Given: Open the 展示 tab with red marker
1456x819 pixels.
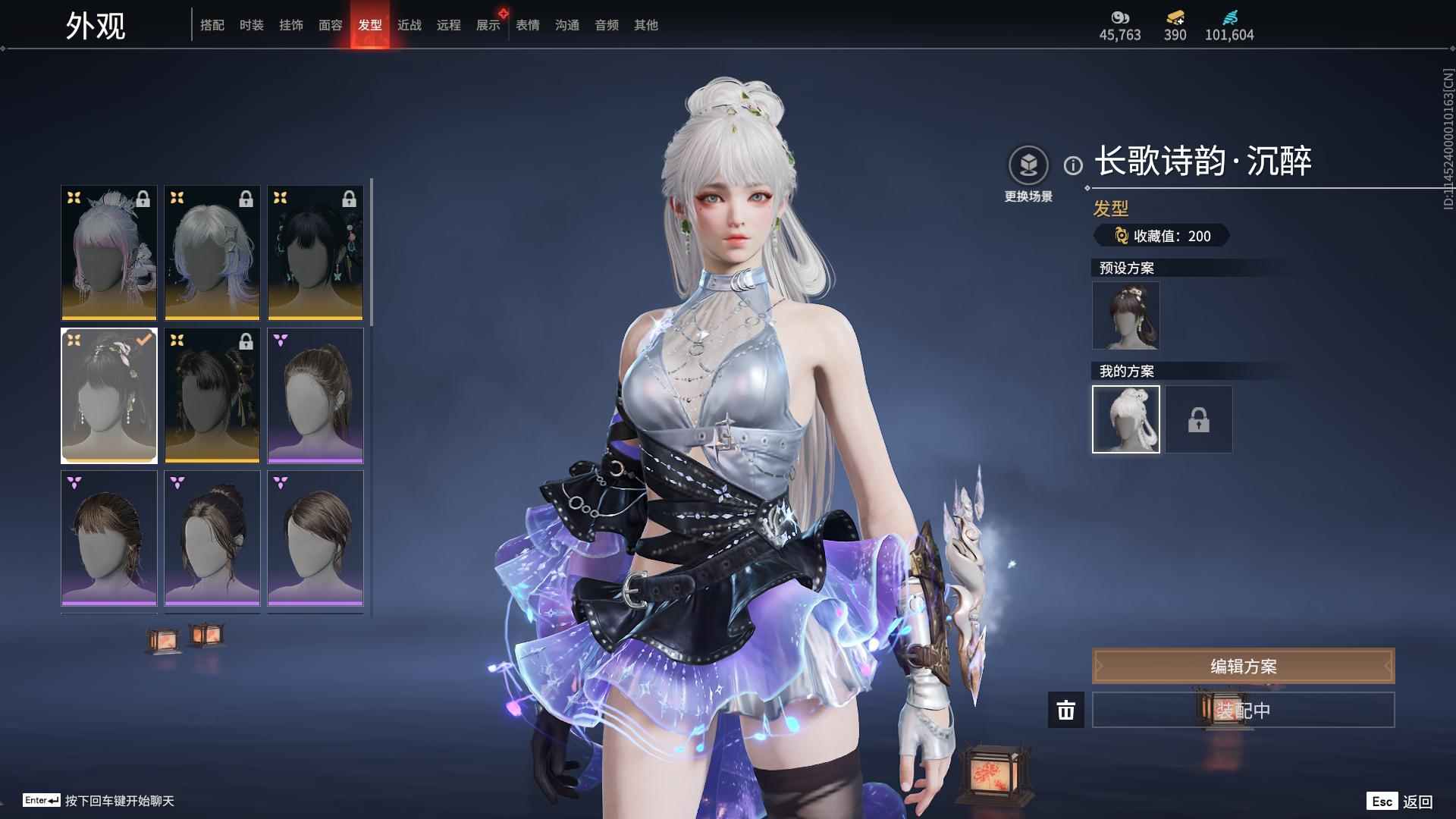Looking at the screenshot, I should pos(488,25).
